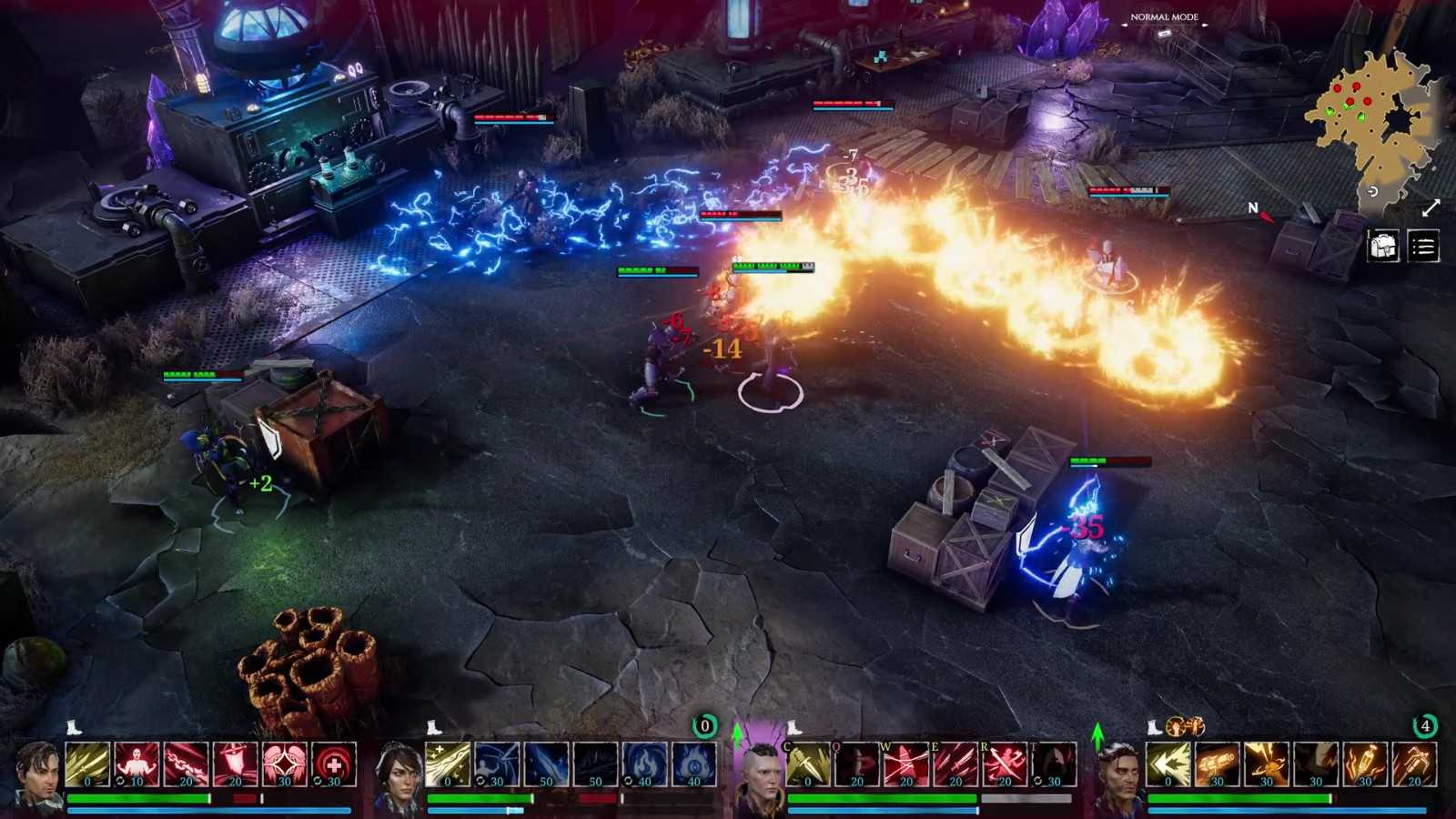Trigger the red leaping swordsman ability
The image size is (1456, 819).
point(1005,763)
